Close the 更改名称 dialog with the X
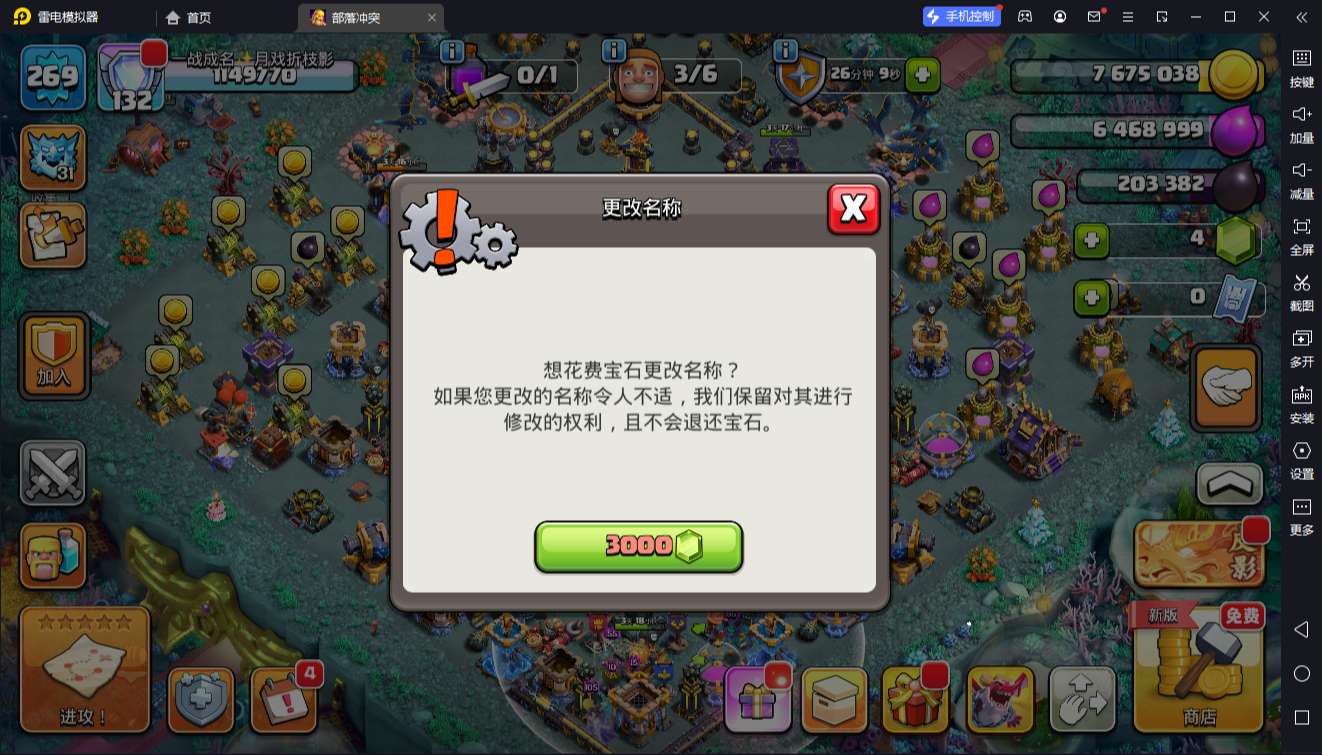The image size is (1322, 755). (854, 207)
